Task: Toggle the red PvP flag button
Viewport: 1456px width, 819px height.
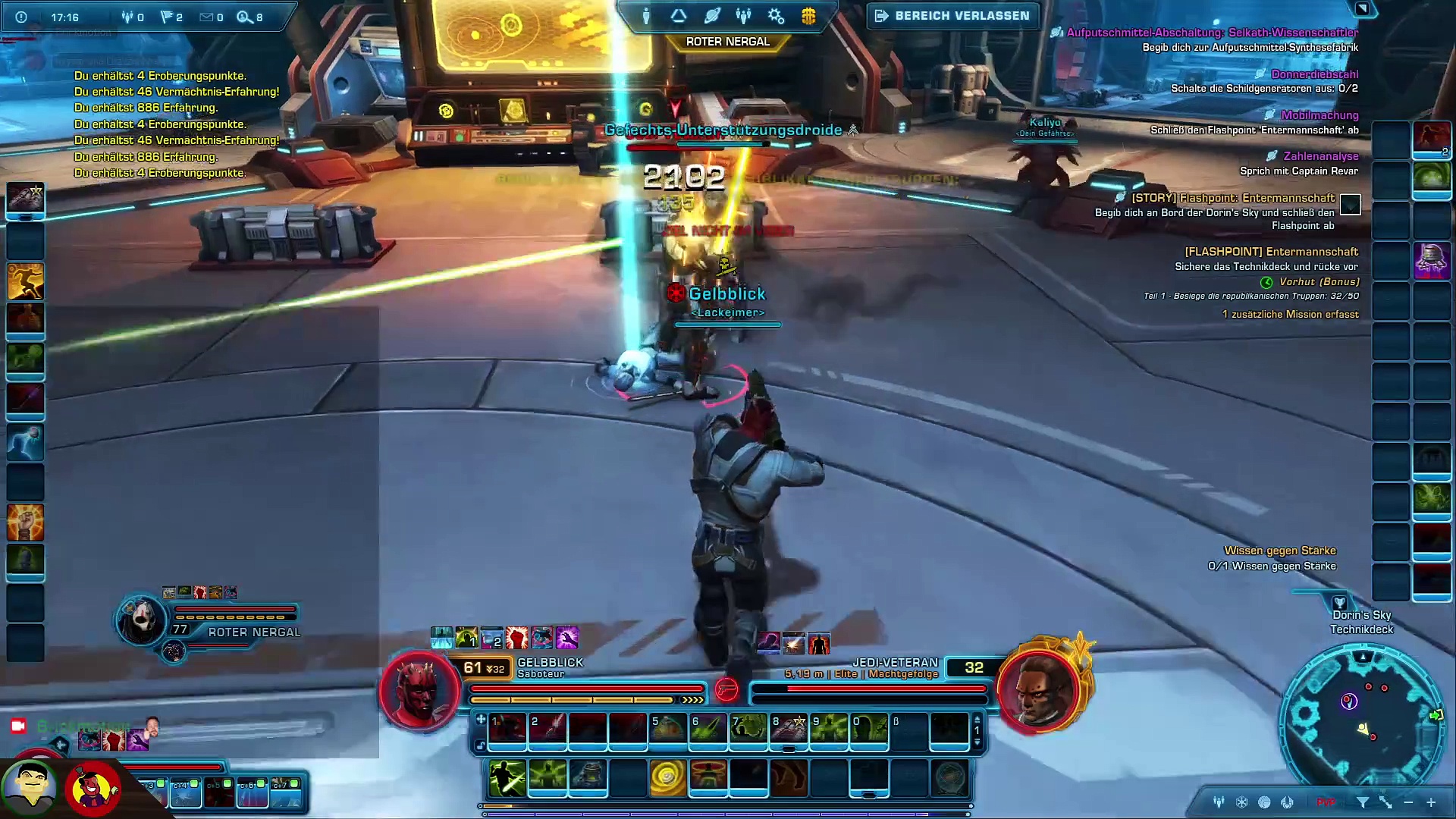Action: point(1326,802)
